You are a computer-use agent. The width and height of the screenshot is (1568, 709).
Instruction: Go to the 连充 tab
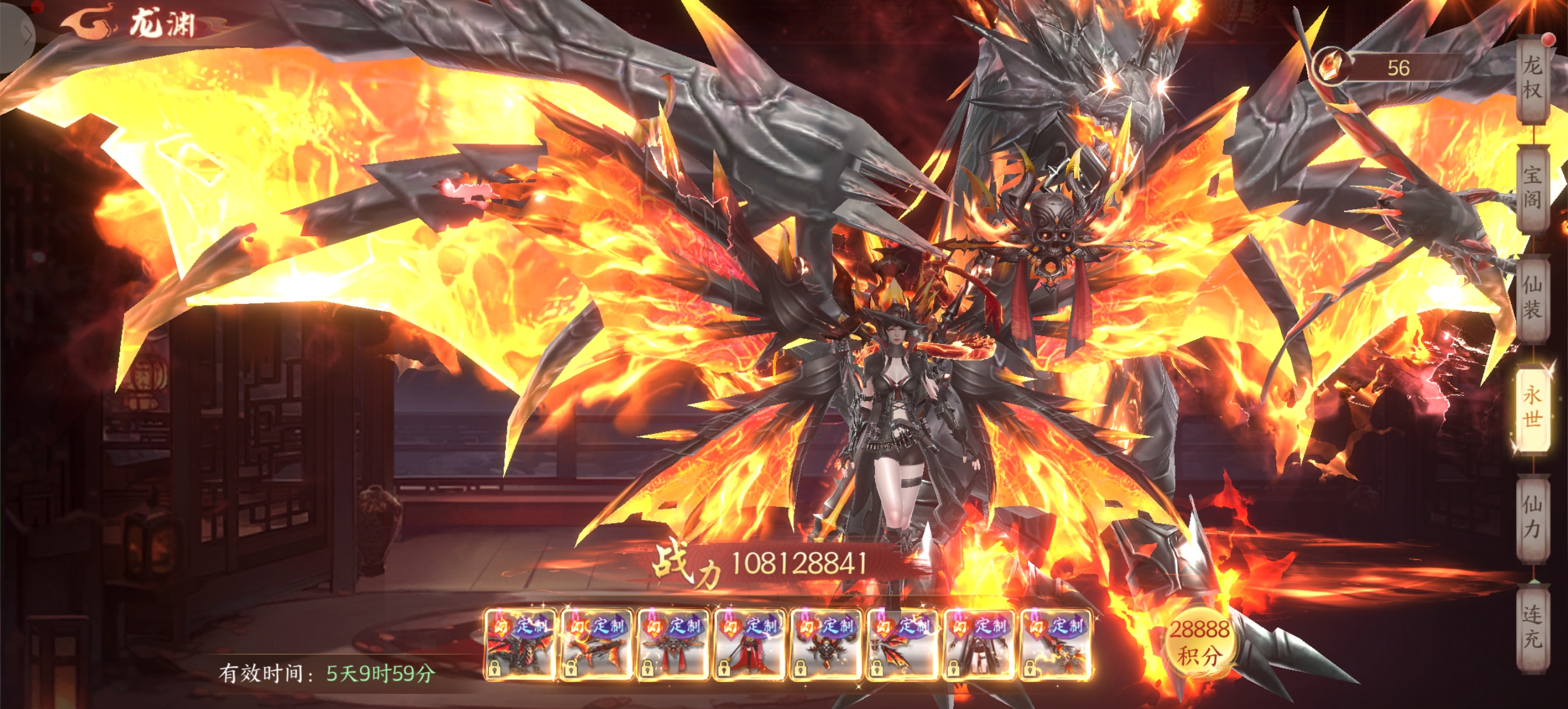pos(1532,626)
